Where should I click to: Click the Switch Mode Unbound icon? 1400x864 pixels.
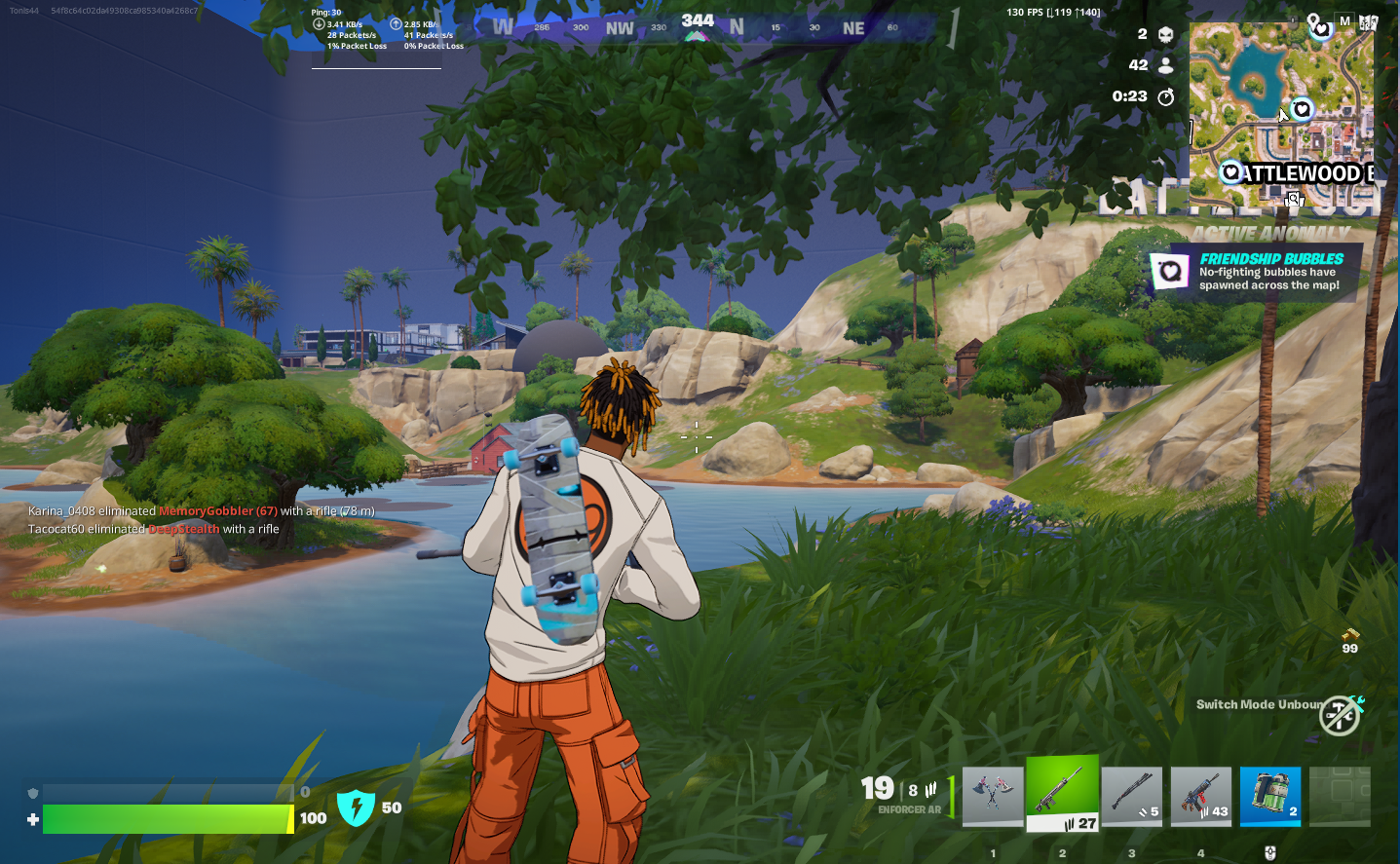(x=1340, y=716)
